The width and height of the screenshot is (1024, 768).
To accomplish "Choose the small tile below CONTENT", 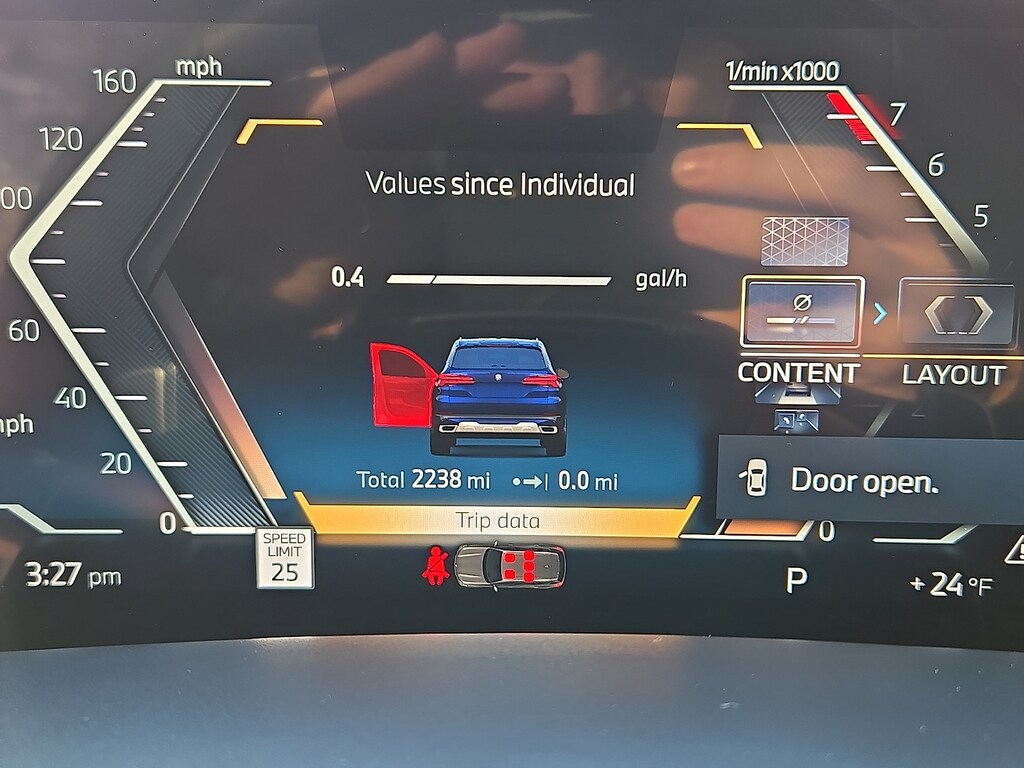I will 797,421.
